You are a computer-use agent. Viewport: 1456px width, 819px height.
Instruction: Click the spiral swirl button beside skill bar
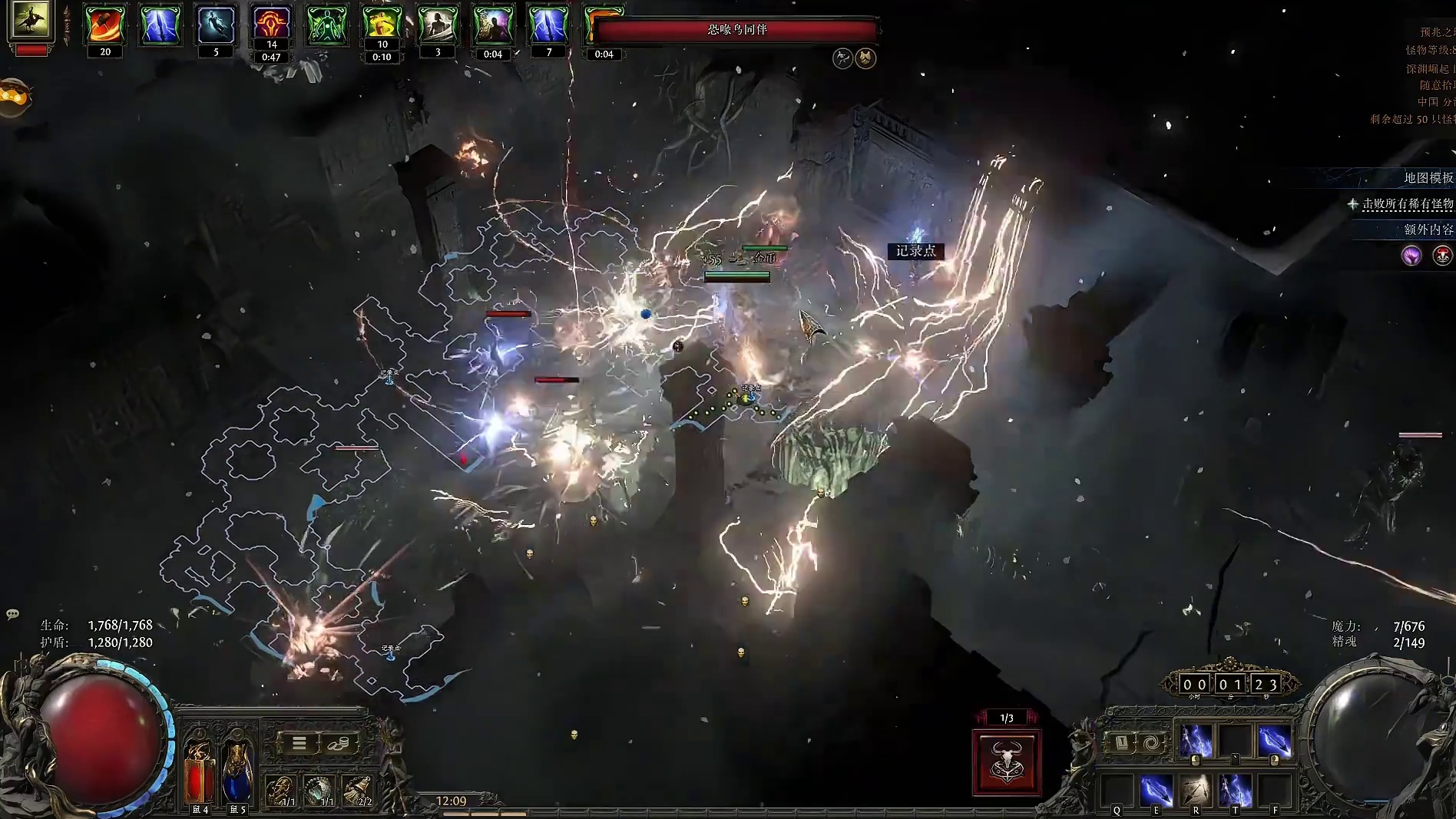point(1150,742)
